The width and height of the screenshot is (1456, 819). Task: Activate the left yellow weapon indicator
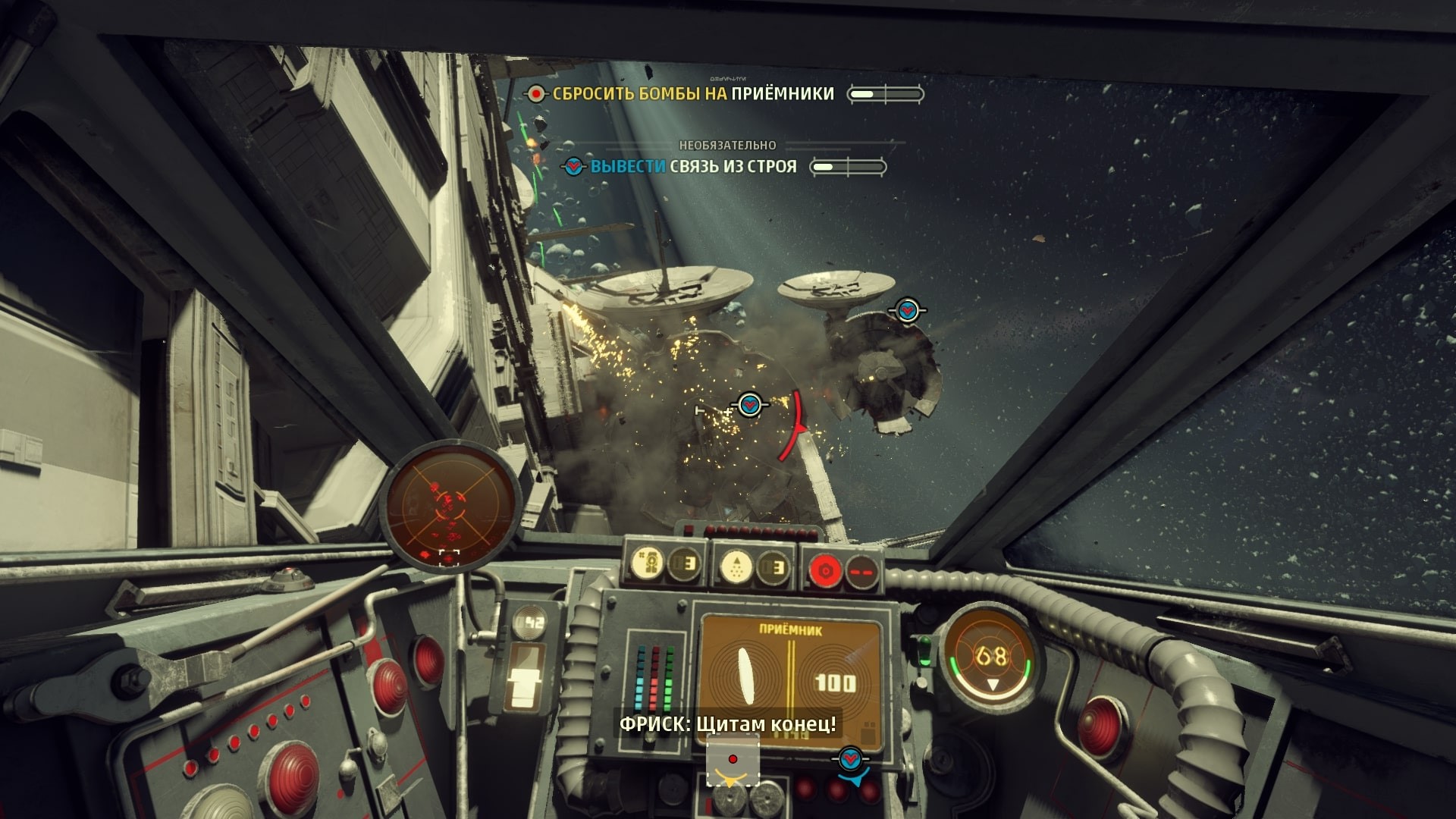(x=649, y=565)
